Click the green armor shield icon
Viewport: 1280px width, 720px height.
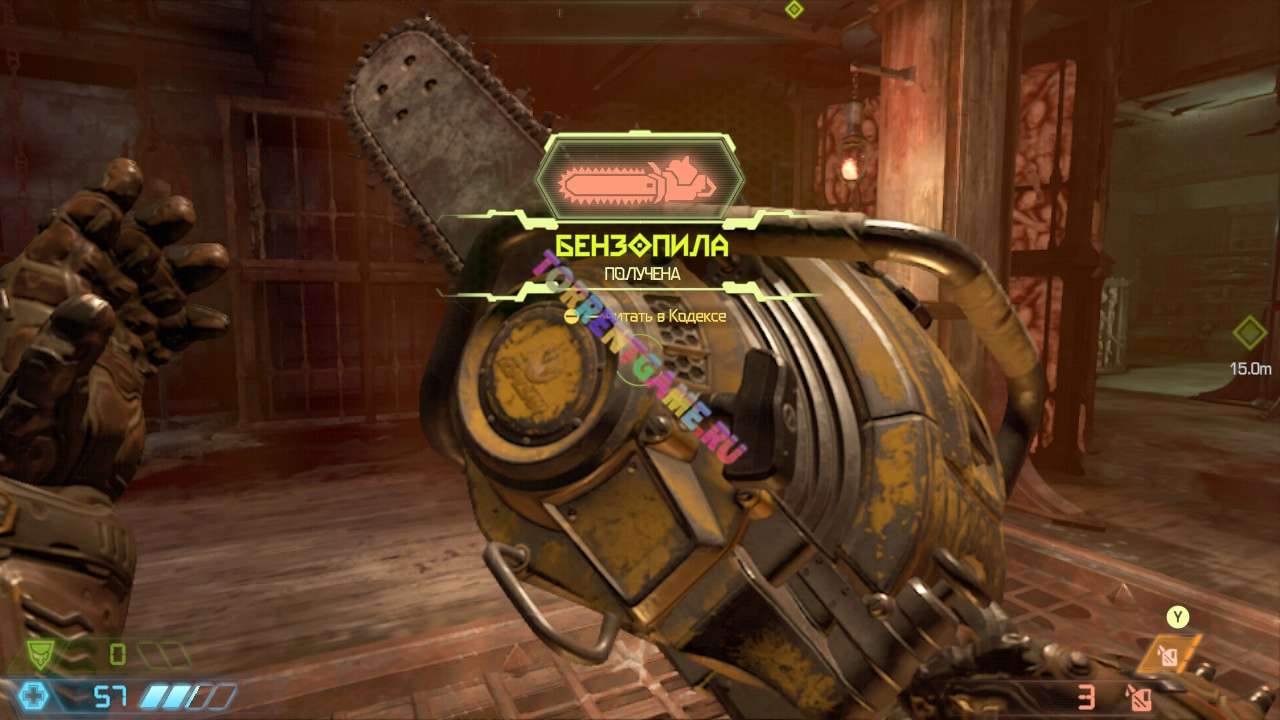coord(42,655)
